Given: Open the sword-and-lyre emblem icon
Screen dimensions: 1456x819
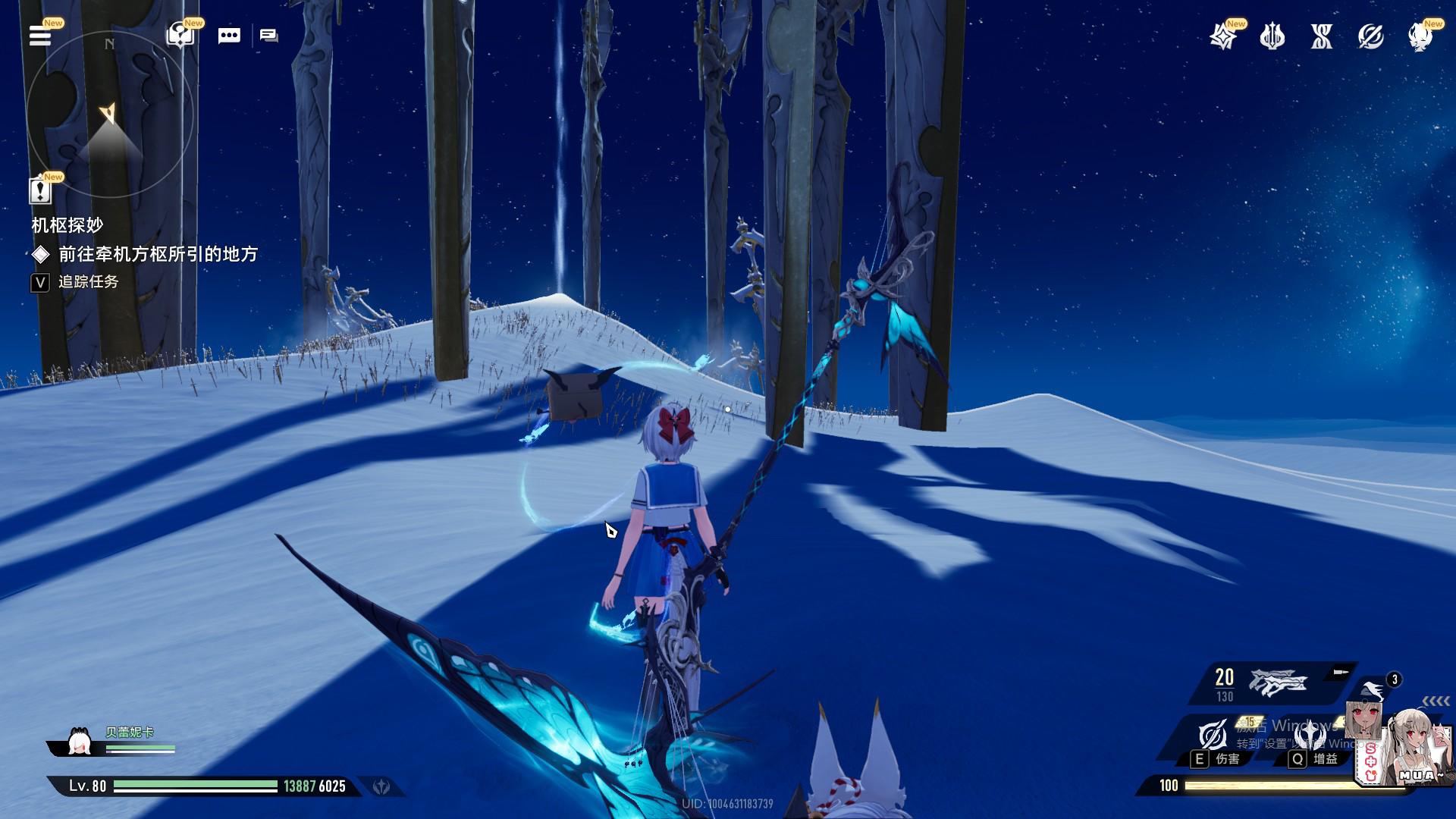Looking at the screenshot, I should 1272,36.
